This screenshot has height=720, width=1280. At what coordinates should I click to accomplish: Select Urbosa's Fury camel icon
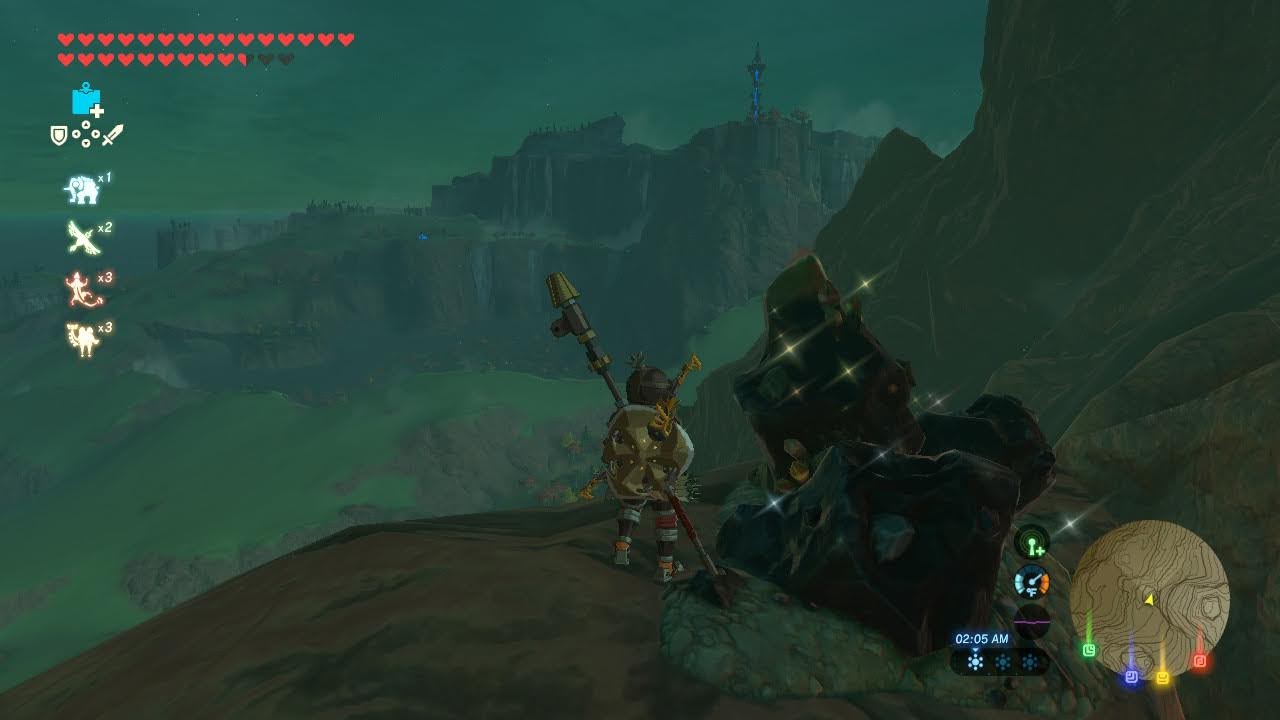coord(81,339)
